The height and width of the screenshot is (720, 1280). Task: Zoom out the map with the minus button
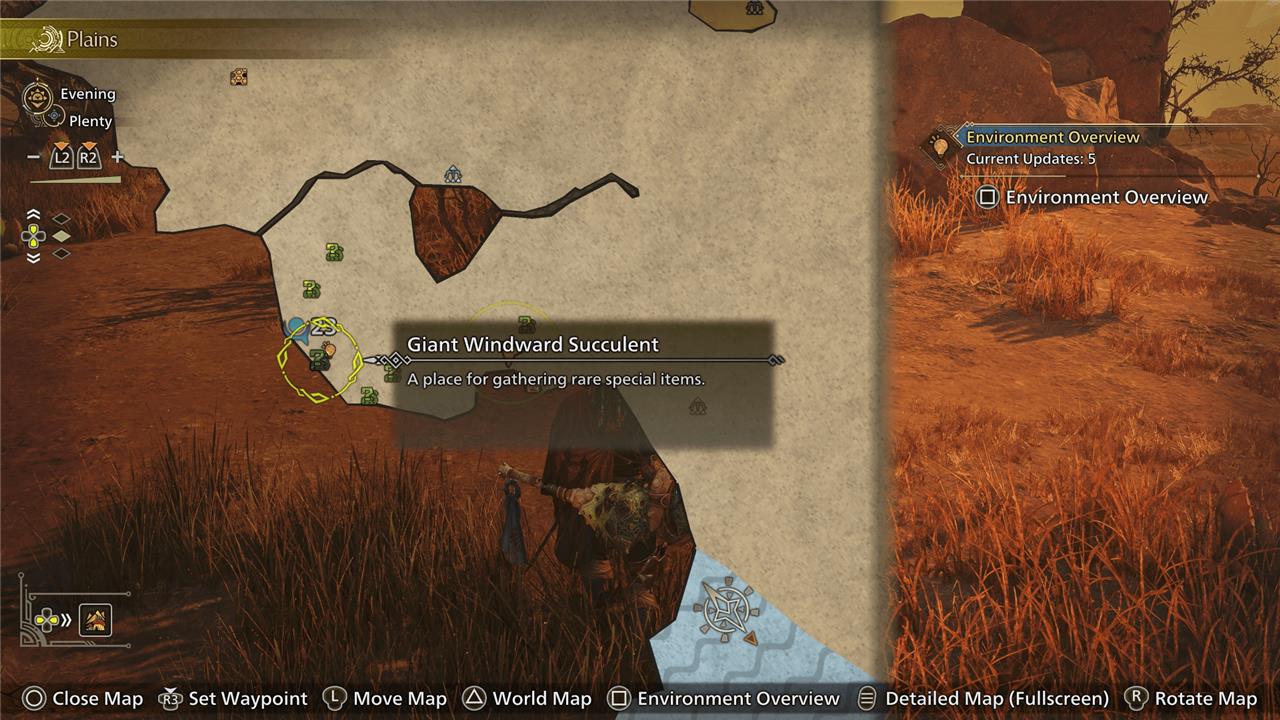34,157
